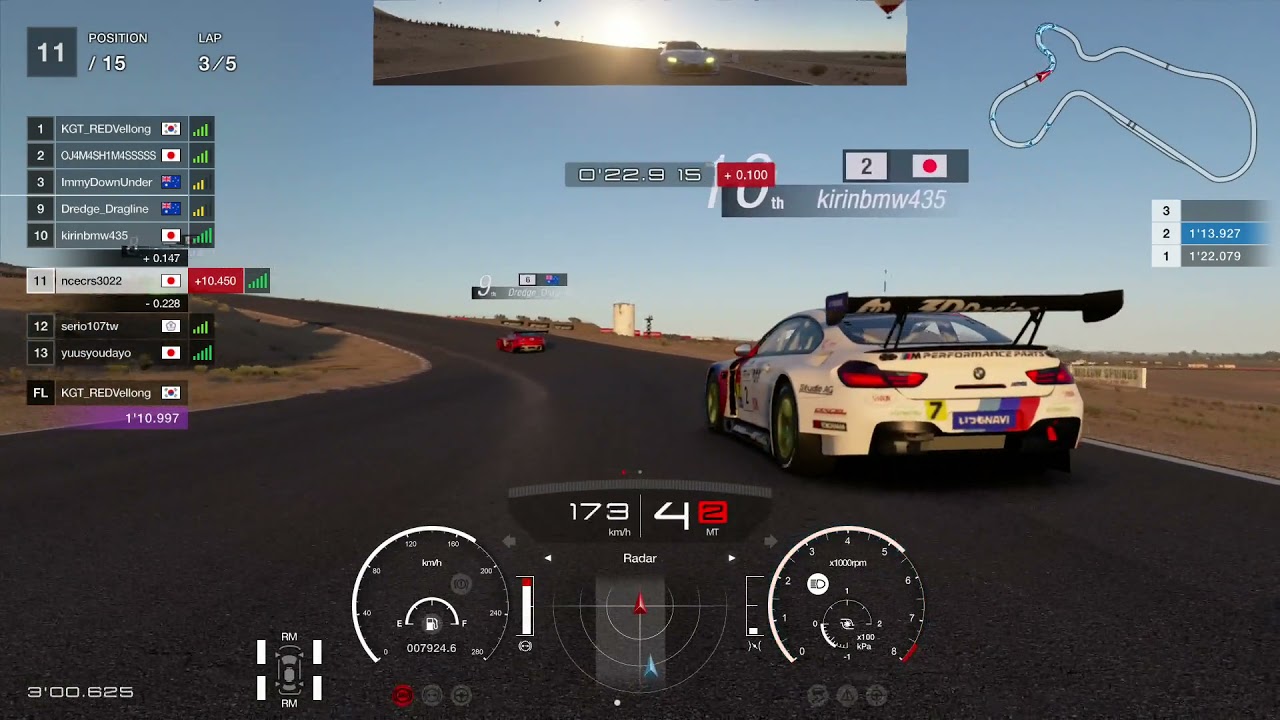Viewport: 1280px width, 720px height.
Task: Select OJ4M4SH1M4SSSSS in the standings list
Action: (108, 156)
